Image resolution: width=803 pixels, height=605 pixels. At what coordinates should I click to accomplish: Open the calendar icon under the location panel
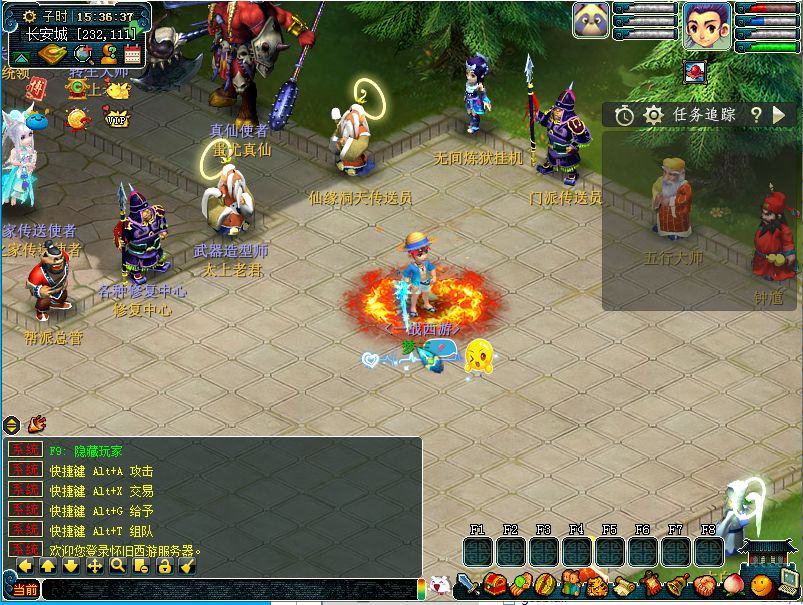pos(132,55)
